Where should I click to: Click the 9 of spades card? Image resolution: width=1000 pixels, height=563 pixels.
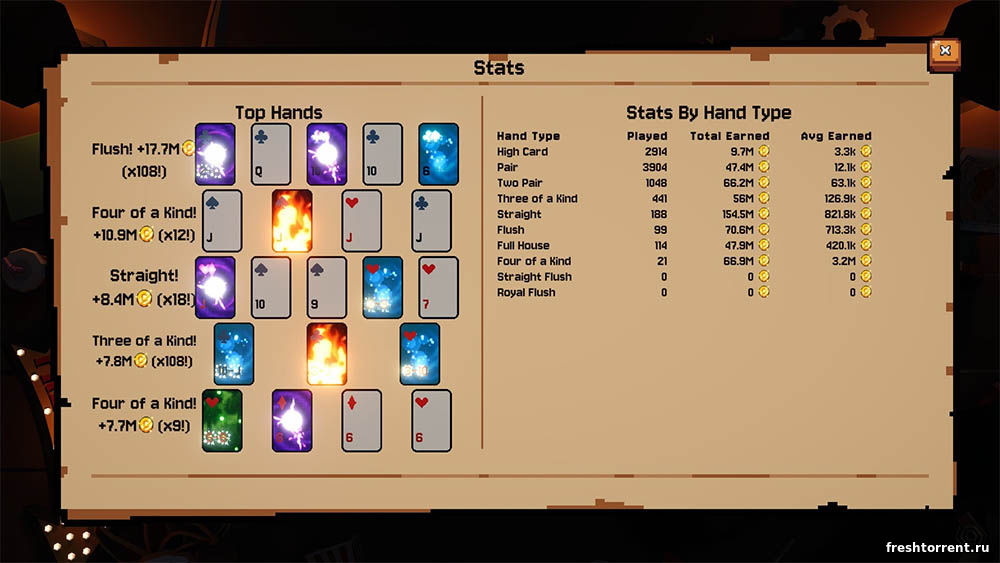tap(327, 288)
